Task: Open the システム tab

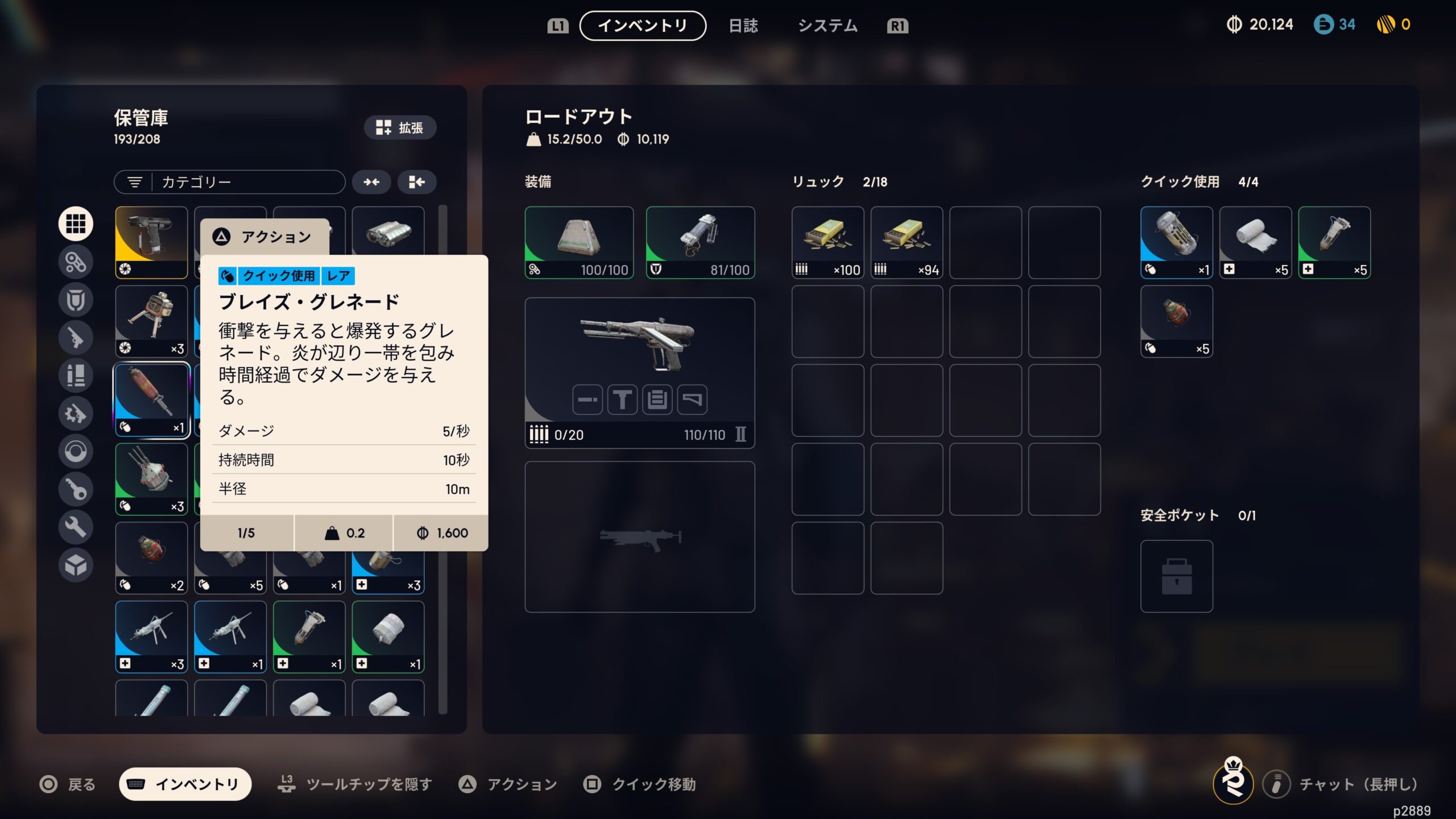Action: pyautogui.click(x=827, y=26)
